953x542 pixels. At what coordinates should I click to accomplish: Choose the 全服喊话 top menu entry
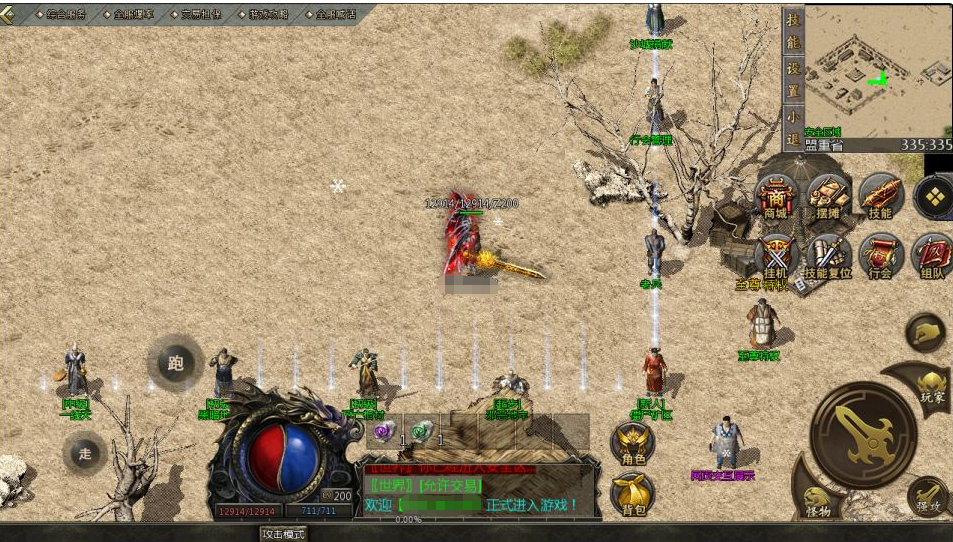click(x=336, y=15)
